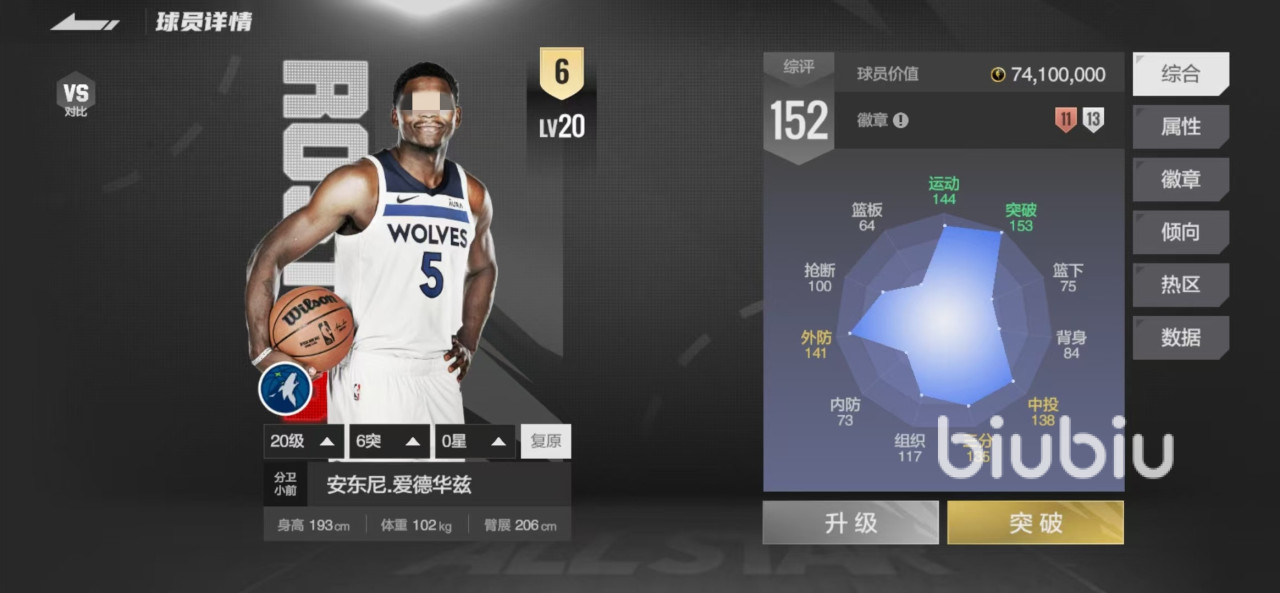The height and width of the screenshot is (593, 1280).
Task: Open the 数据 stats tab
Action: [x=1180, y=338]
